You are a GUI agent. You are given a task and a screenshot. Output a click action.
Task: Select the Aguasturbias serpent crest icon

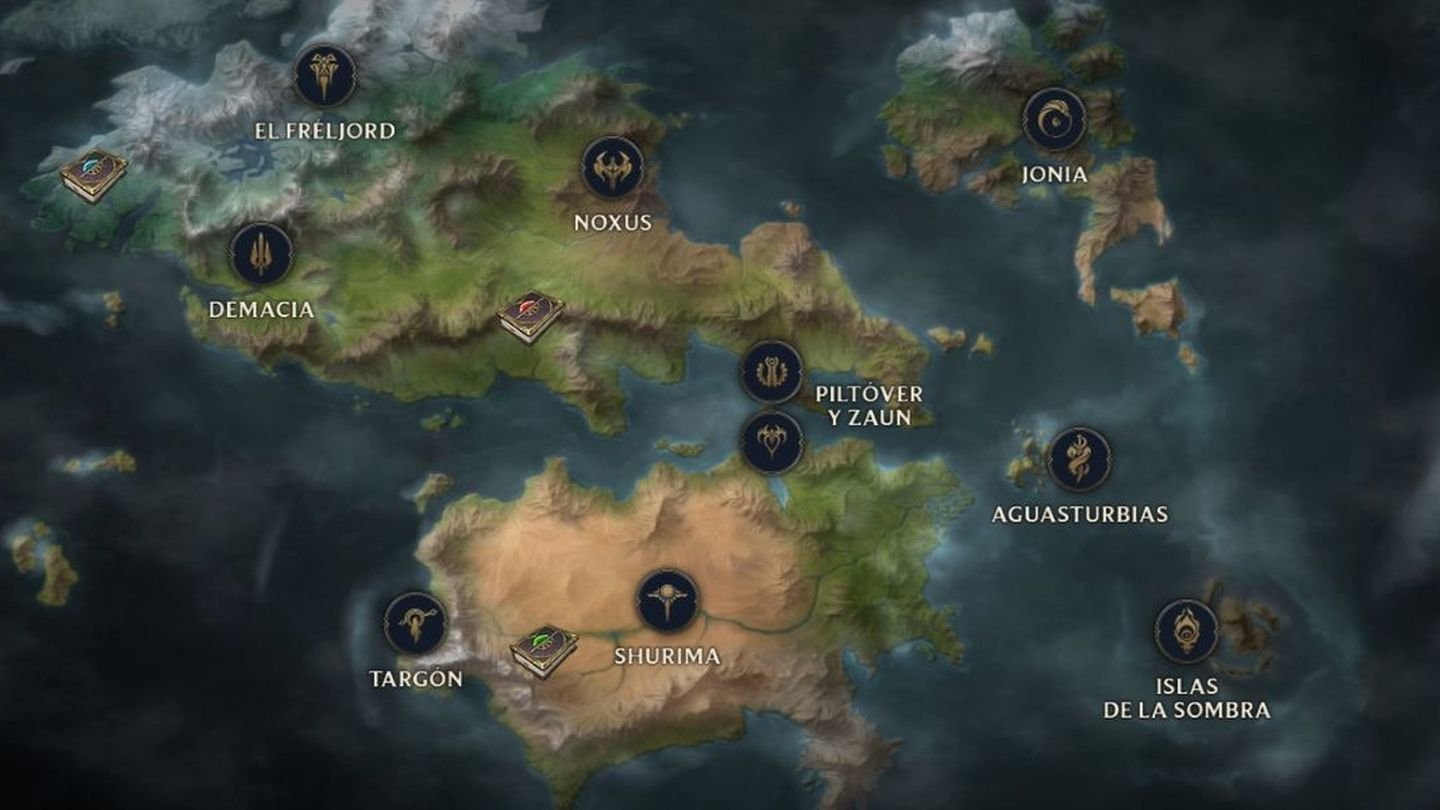click(1080, 460)
